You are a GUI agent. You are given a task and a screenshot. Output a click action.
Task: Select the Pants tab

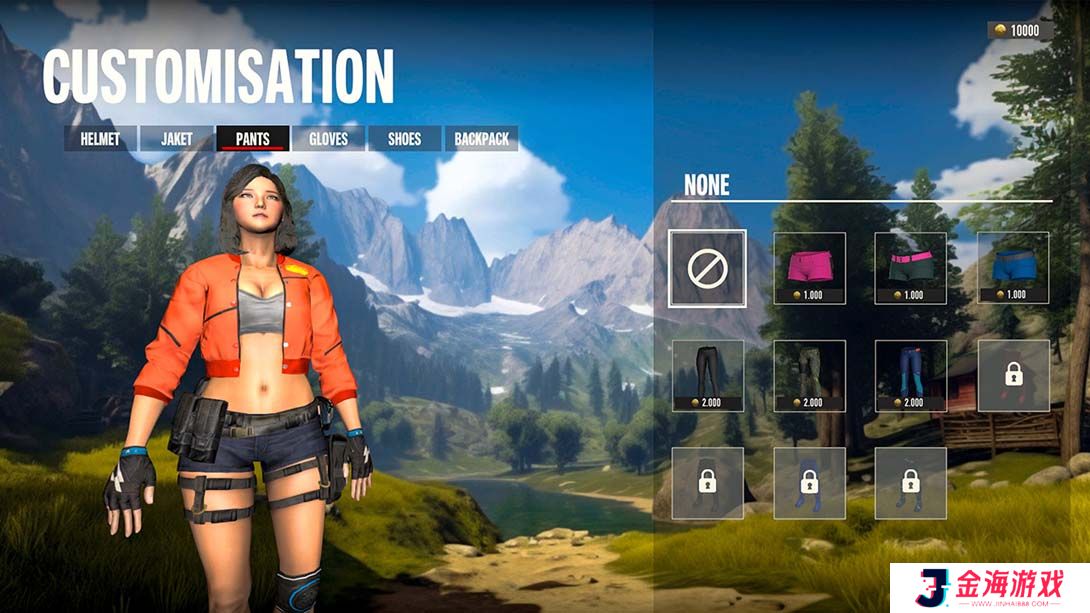click(252, 139)
